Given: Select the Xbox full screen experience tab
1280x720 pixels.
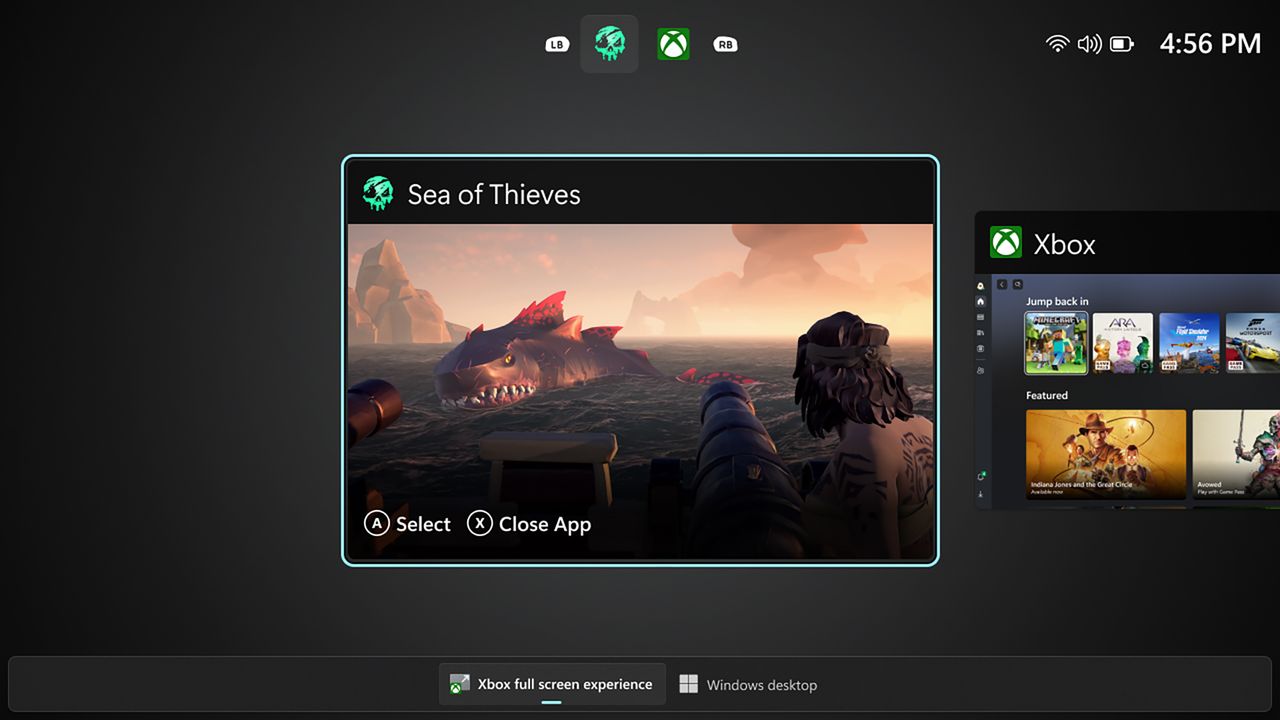Looking at the screenshot, I should pos(552,684).
